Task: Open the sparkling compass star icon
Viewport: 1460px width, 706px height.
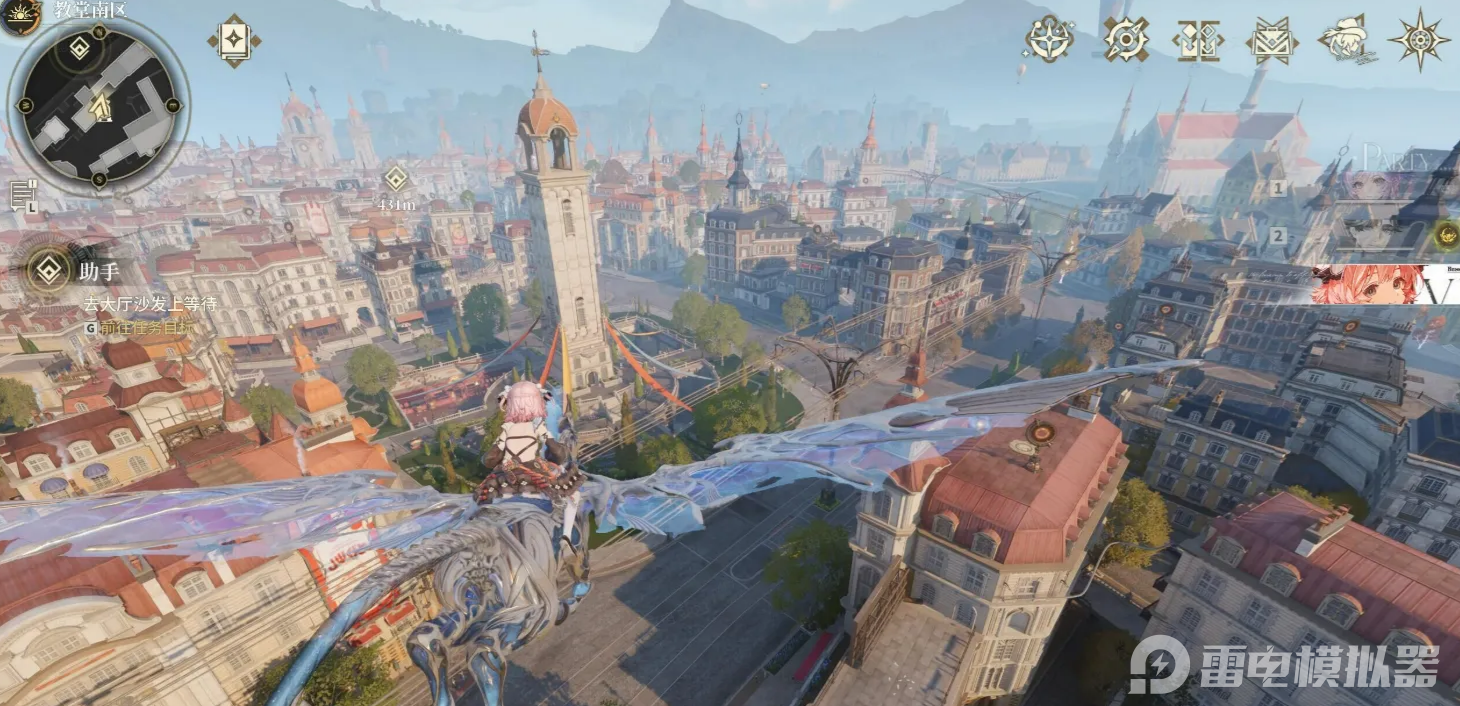Action: point(1049,39)
